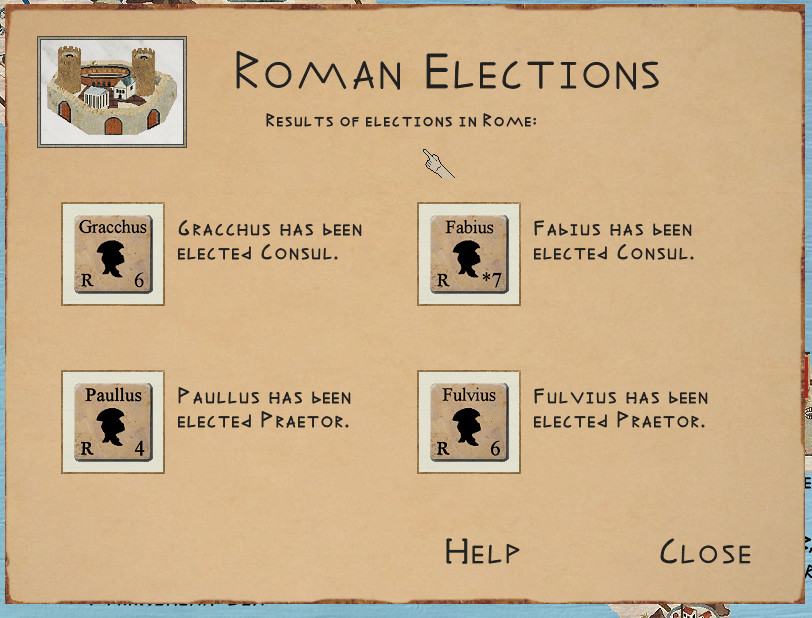Choose the Paullus leader counter
This screenshot has width=812, height=618.
[113, 422]
